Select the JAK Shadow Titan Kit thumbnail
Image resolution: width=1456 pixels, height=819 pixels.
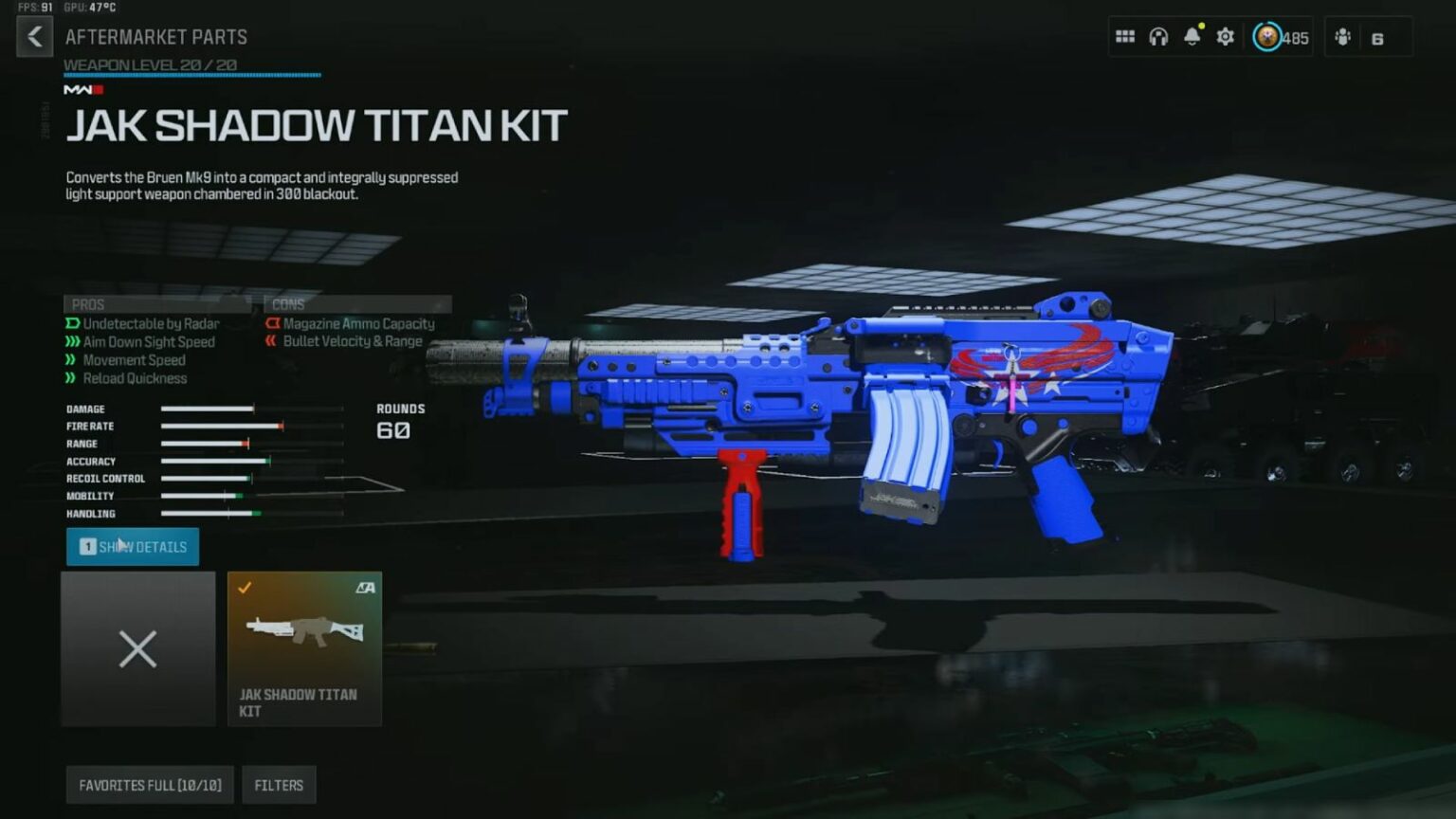[x=304, y=649]
